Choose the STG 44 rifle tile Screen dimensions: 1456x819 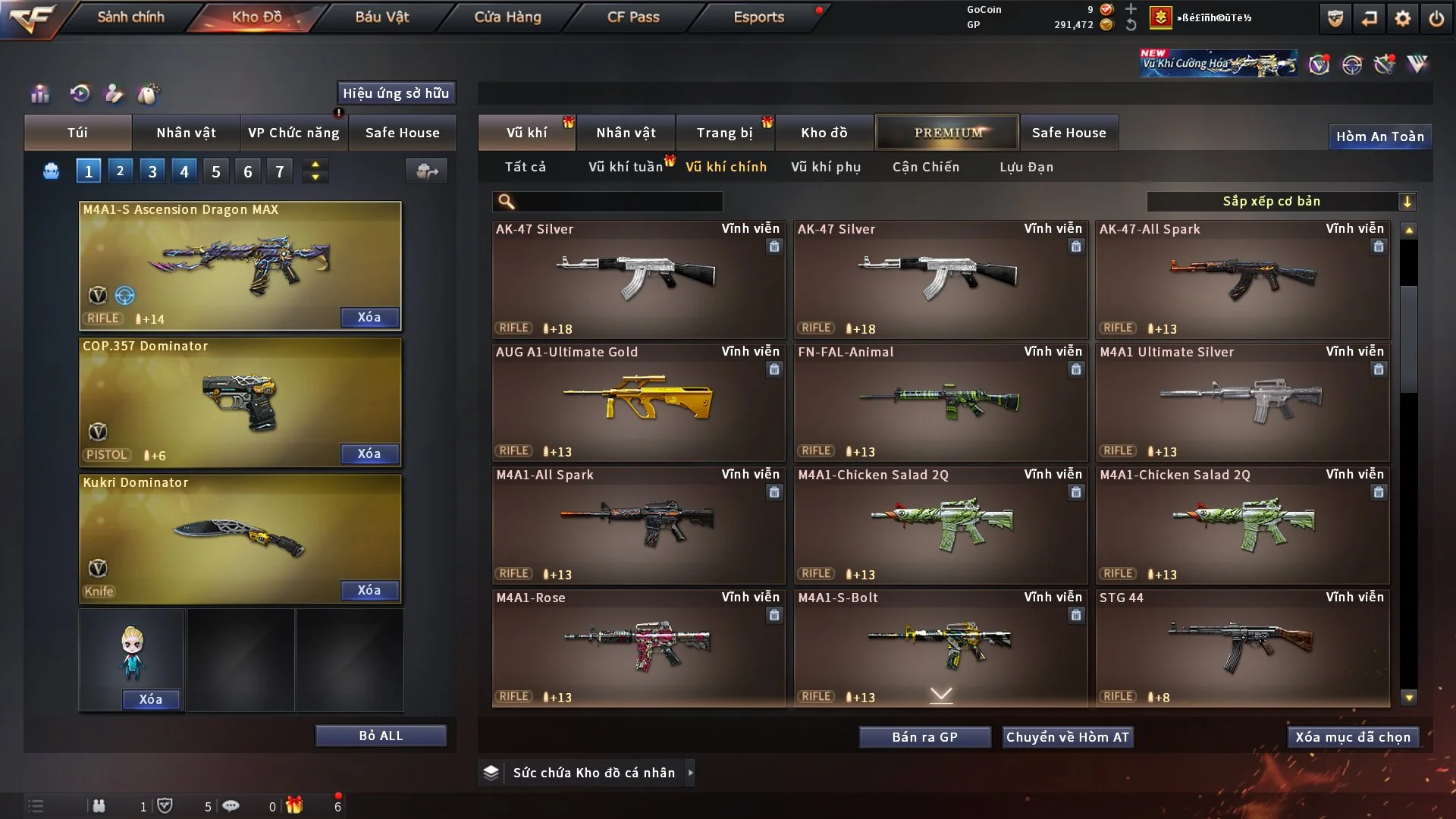(1242, 648)
